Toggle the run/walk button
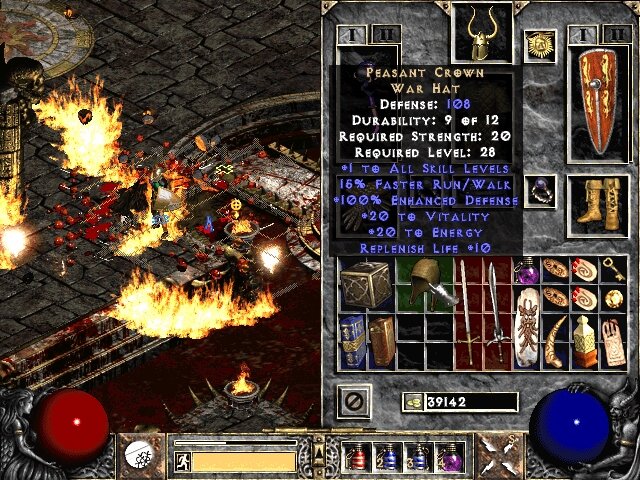The height and width of the screenshot is (480, 640). [184, 462]
